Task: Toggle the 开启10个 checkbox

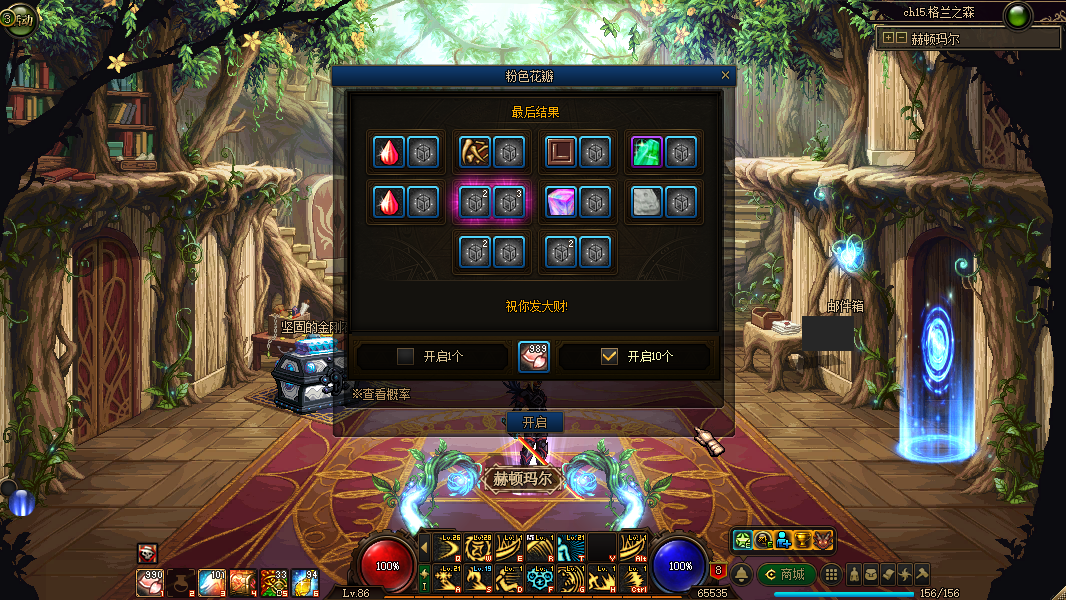Action: tap(609, 356)
